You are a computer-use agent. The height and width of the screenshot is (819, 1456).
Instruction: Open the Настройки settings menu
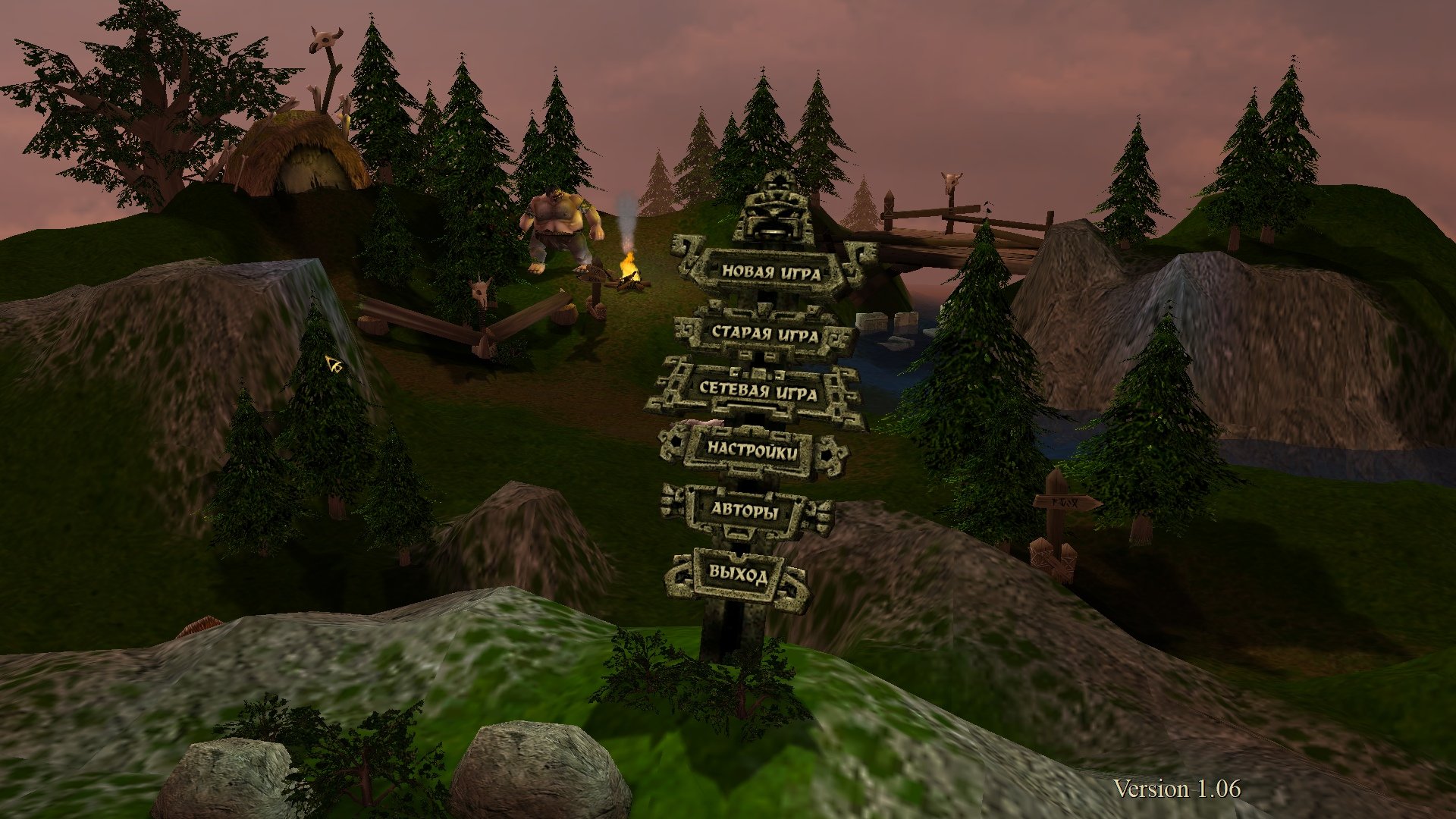tap(752, 450)
